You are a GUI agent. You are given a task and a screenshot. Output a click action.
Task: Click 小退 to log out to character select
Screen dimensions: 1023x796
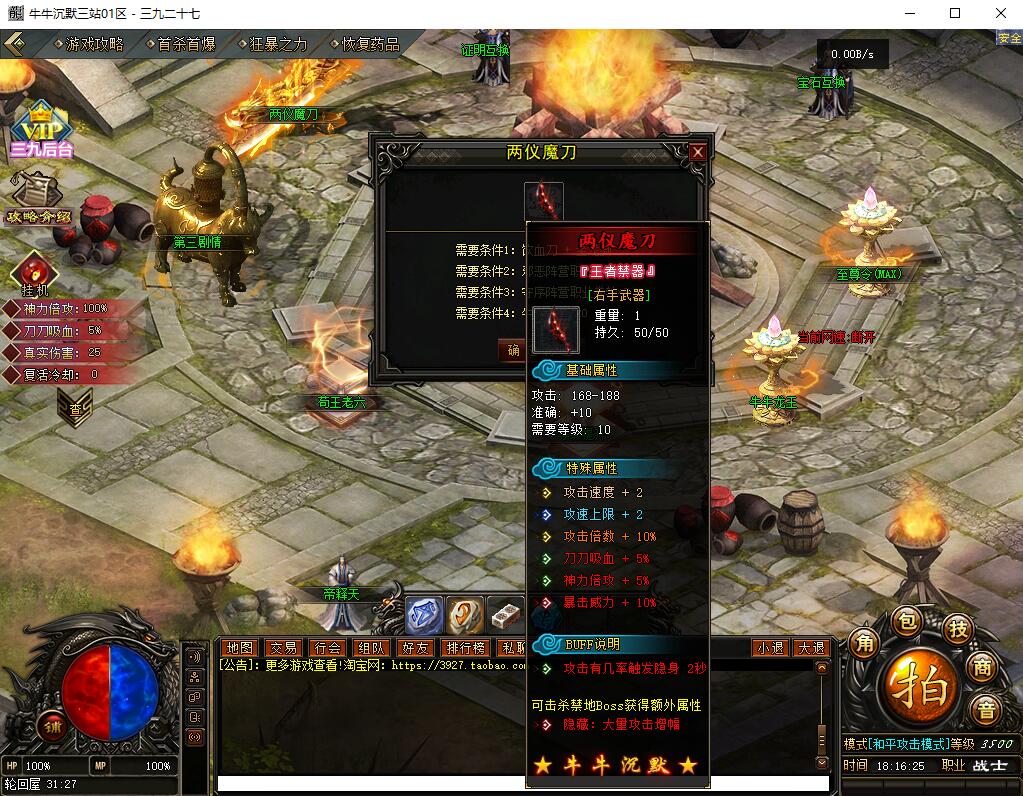coord(770,648)
